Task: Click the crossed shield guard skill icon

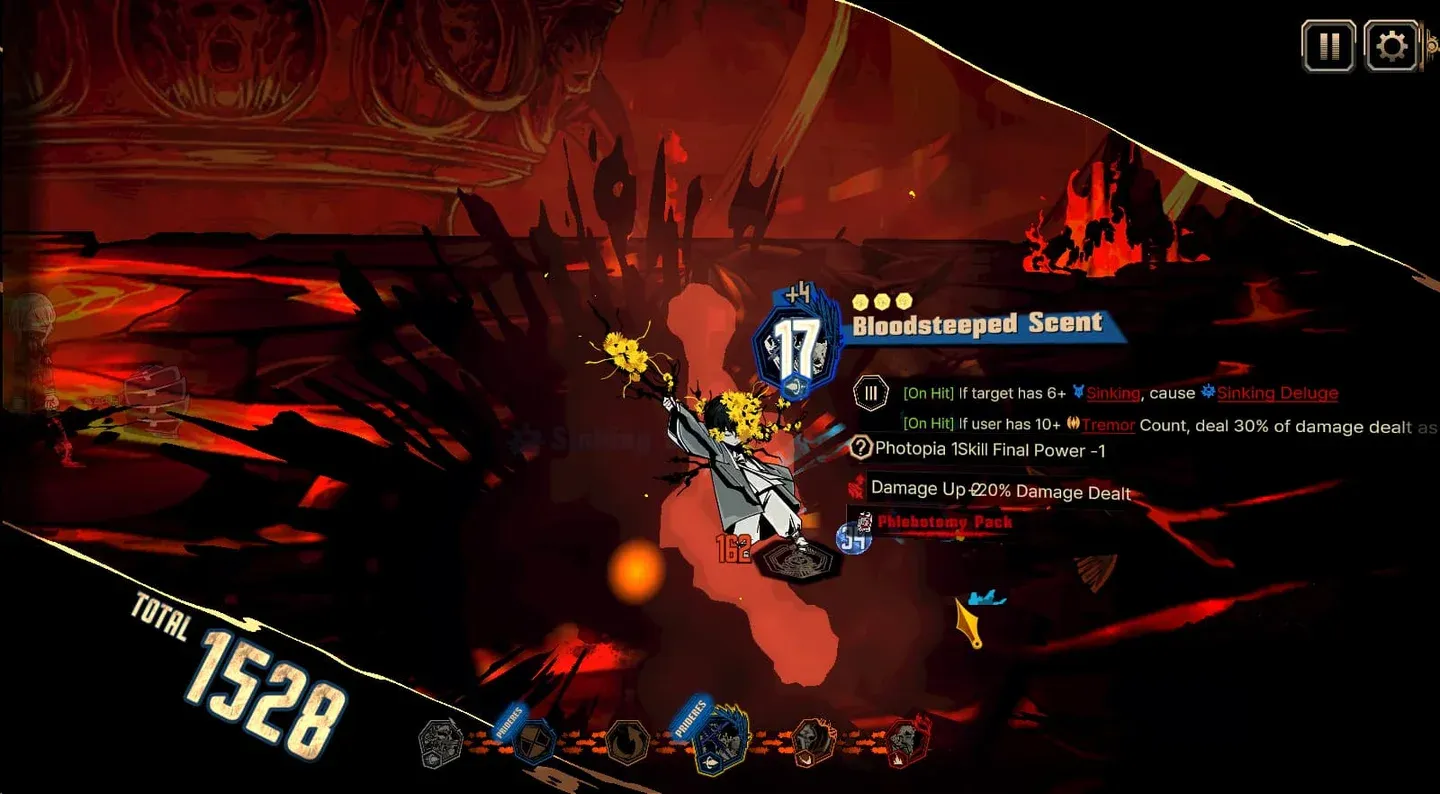Action: point(535,744)
